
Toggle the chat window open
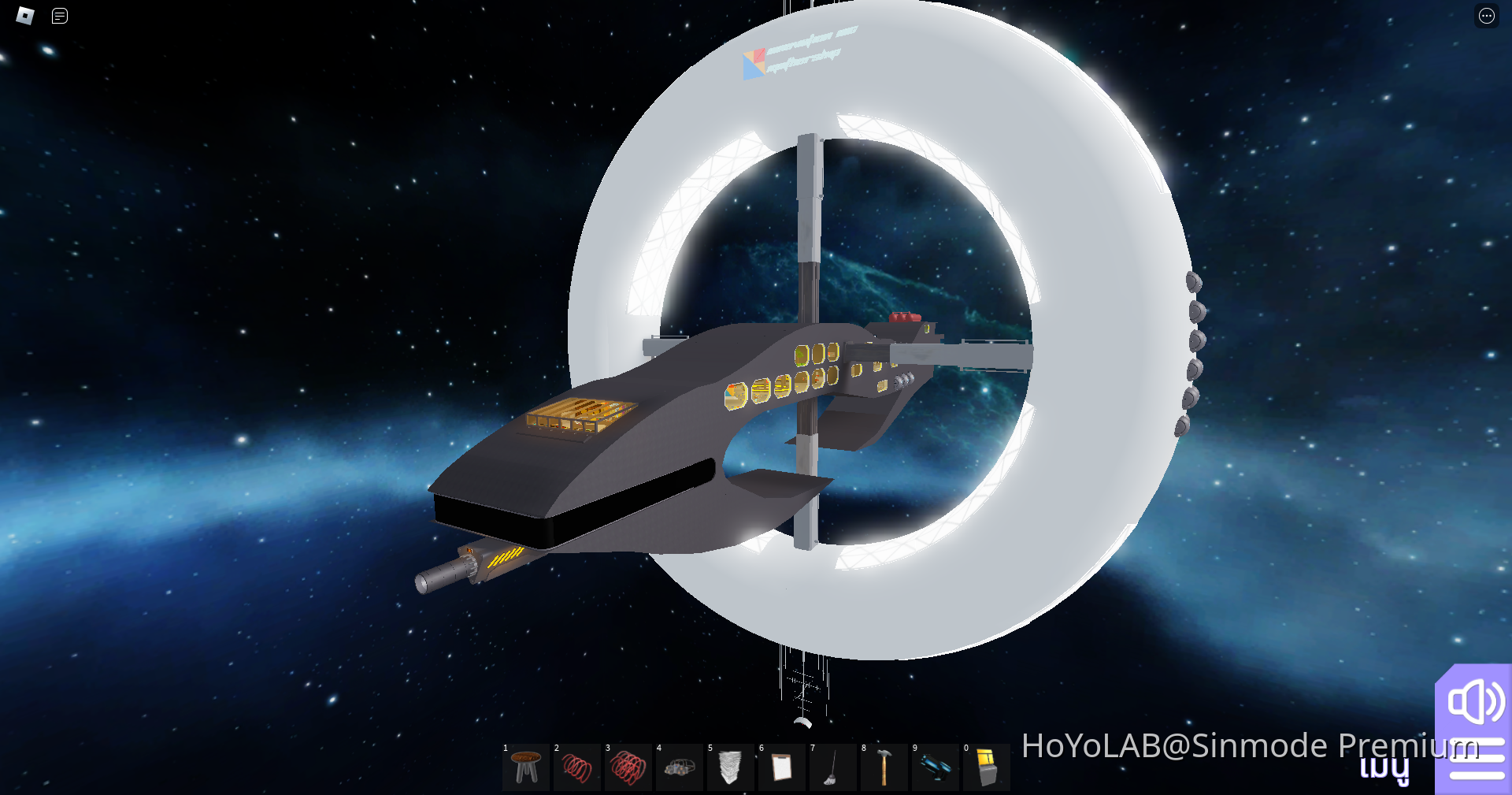tap(59, 16)
